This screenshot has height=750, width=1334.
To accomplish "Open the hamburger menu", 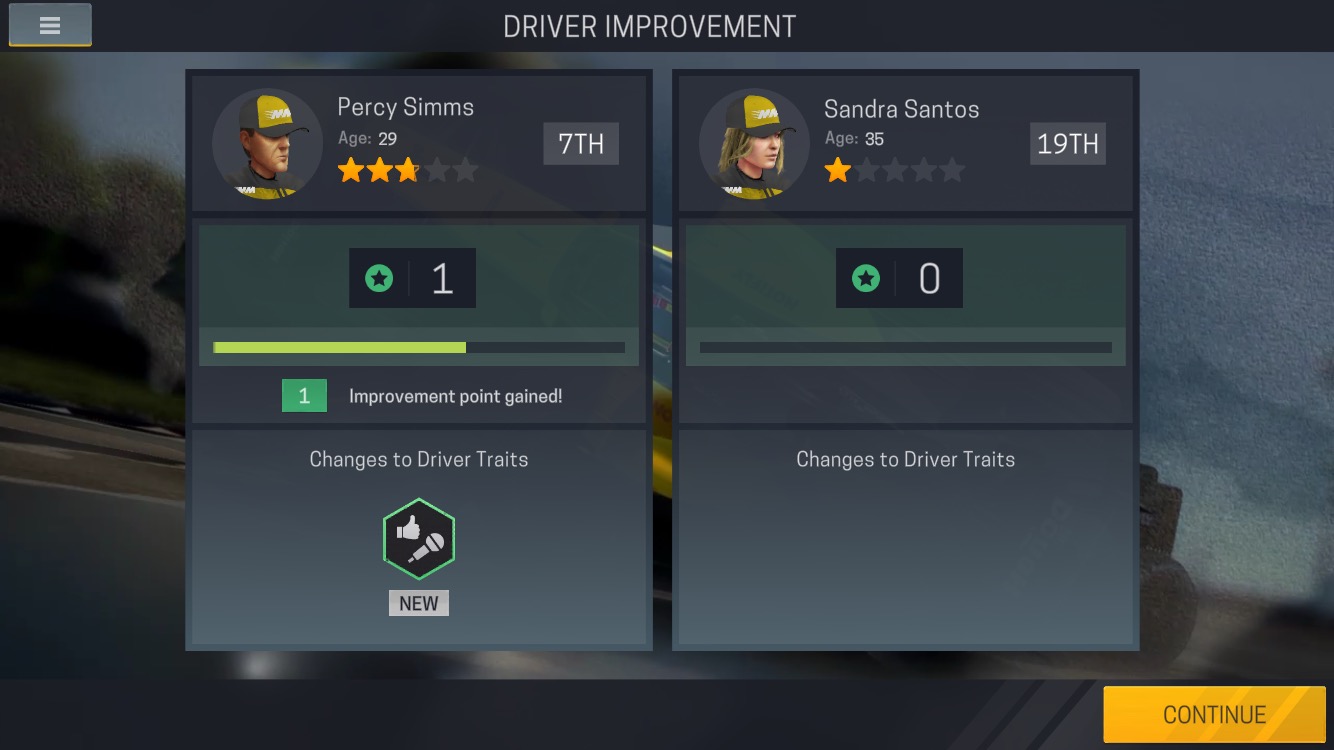I will click(50, 26).
